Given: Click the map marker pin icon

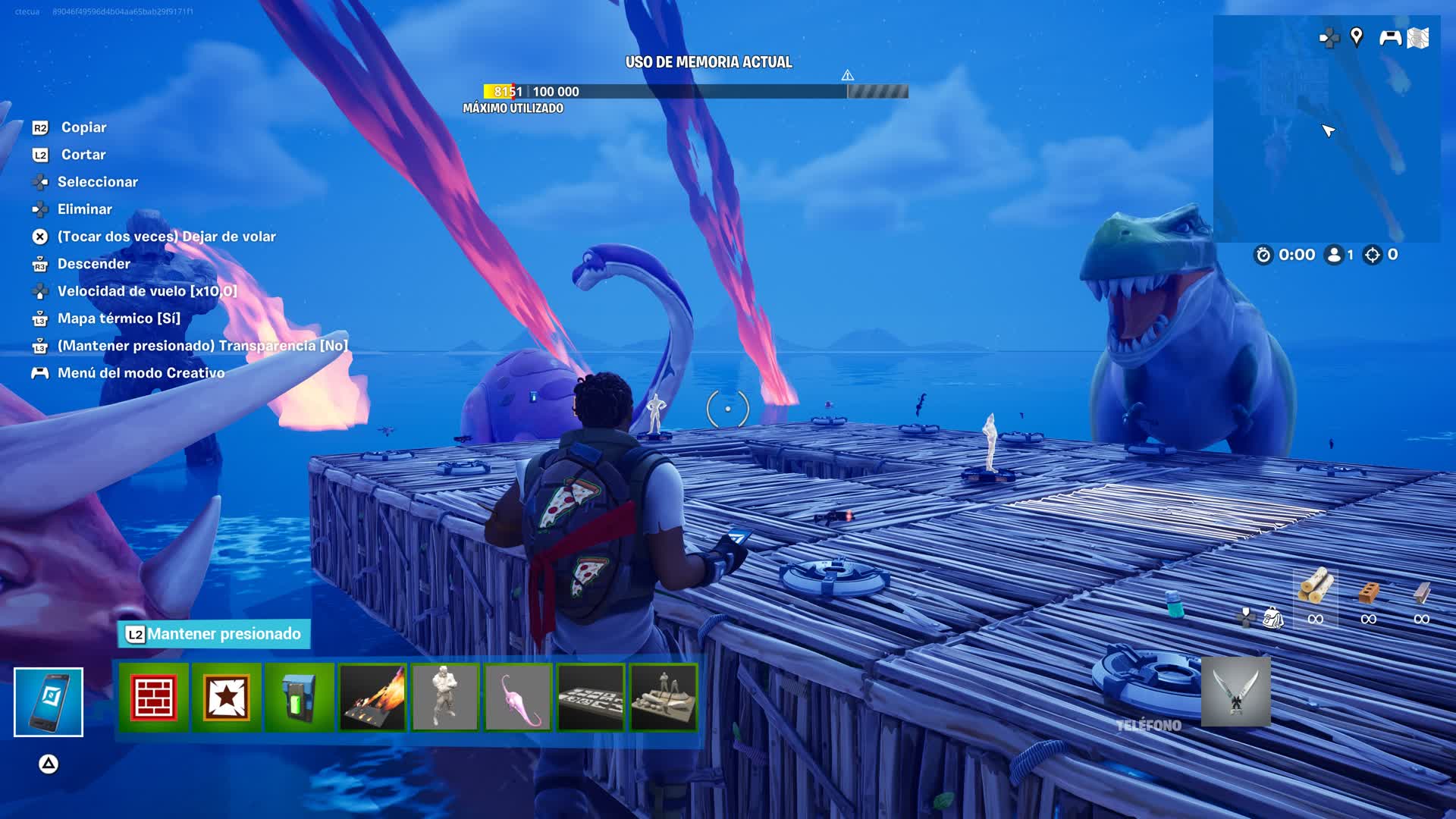Looking at the screenshot, I should [x=1357, y=36].
